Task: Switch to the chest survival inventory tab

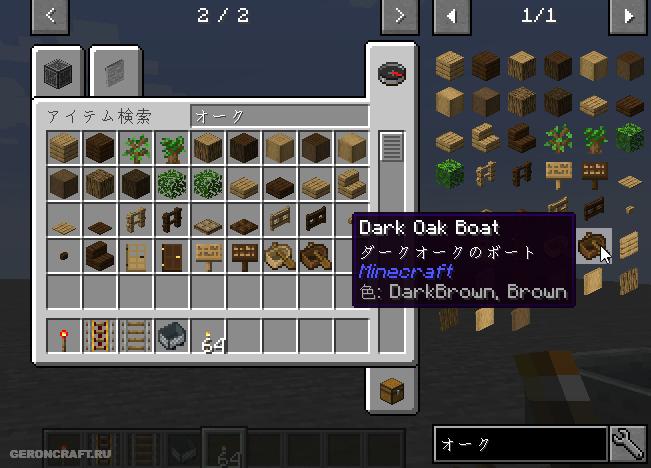Action: tap(391, 389)
